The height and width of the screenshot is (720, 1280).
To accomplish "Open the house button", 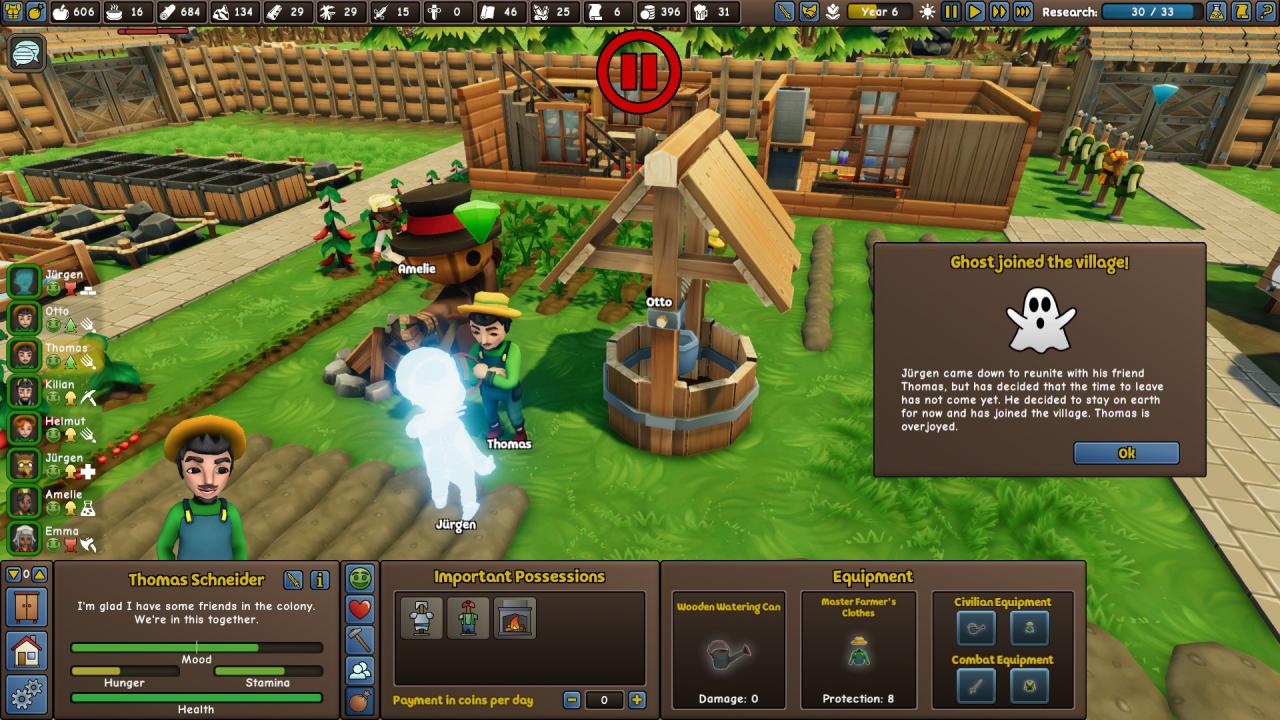I will pos(26,651).
